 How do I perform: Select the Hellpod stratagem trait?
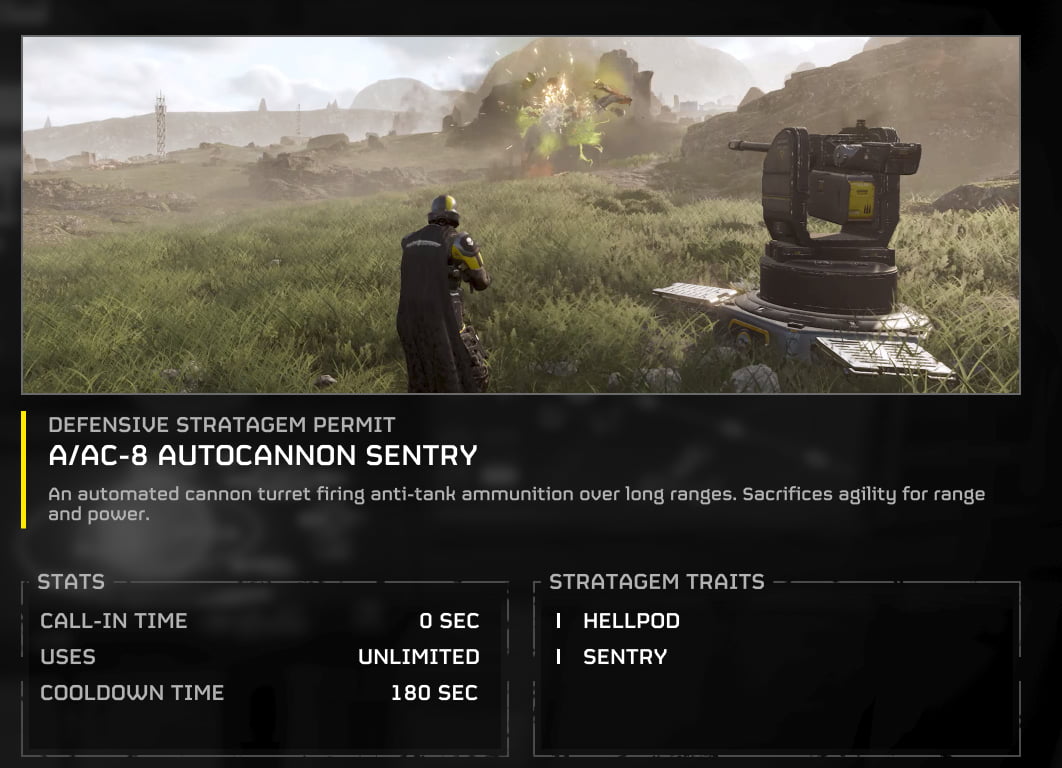point(630,621)
